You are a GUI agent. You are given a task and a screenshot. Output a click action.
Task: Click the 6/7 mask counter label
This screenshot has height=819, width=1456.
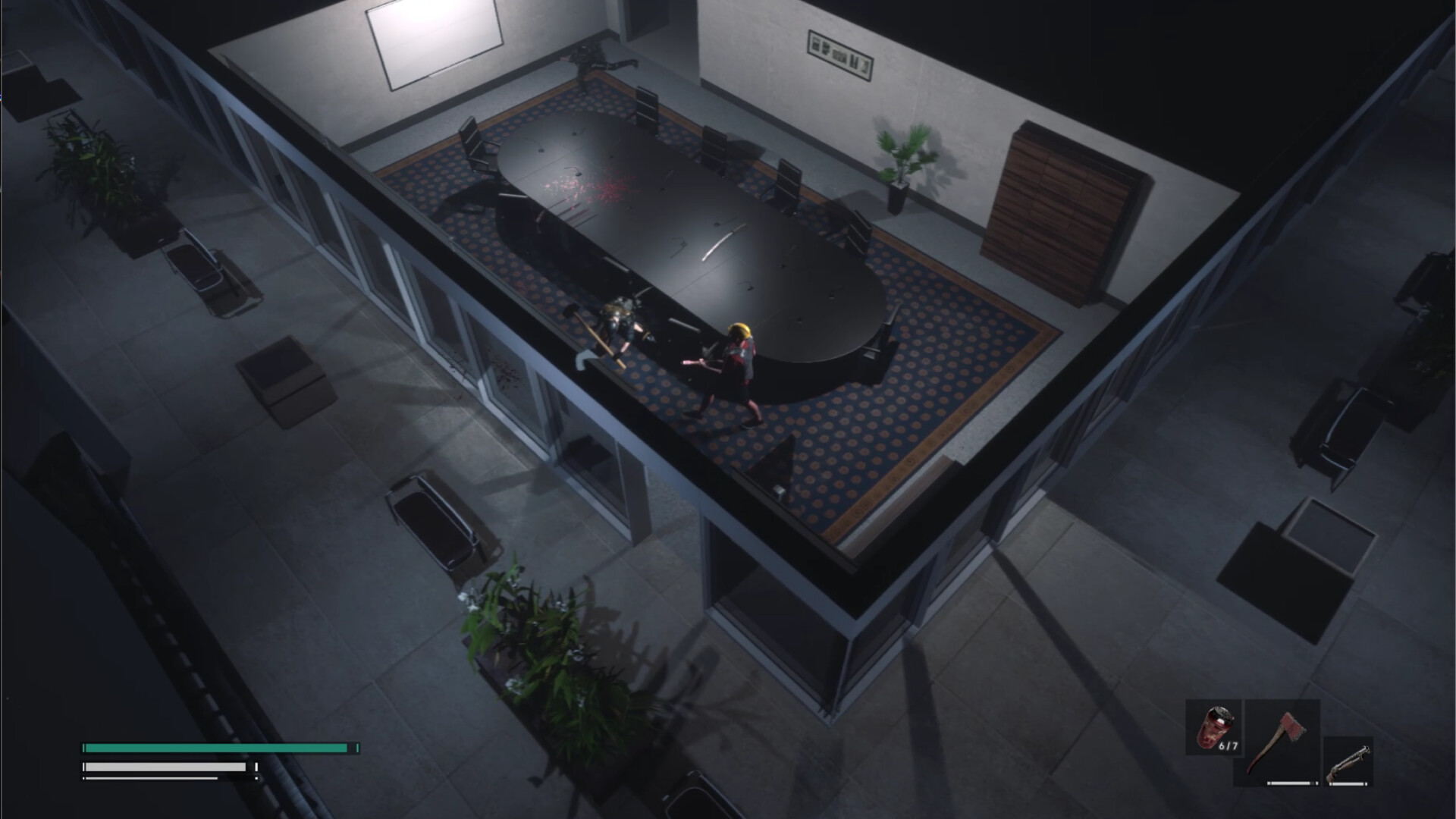coord(1228,745)
